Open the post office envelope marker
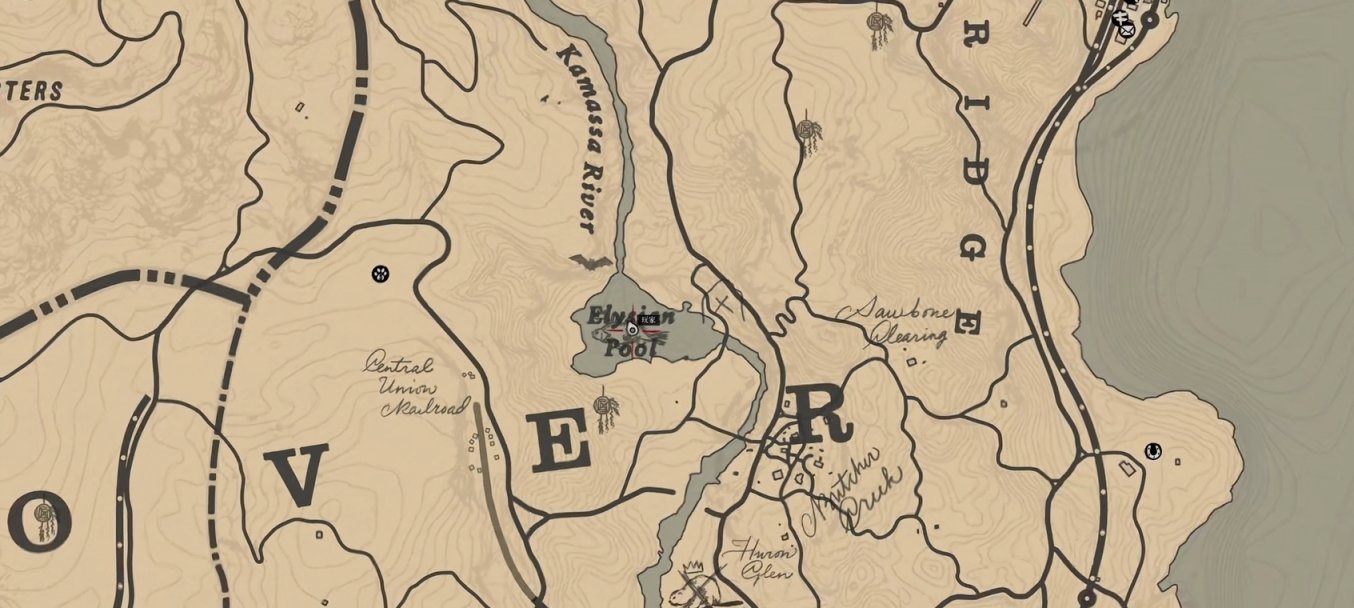This screenshot has width=1354, height=608. coord(1127,30)
